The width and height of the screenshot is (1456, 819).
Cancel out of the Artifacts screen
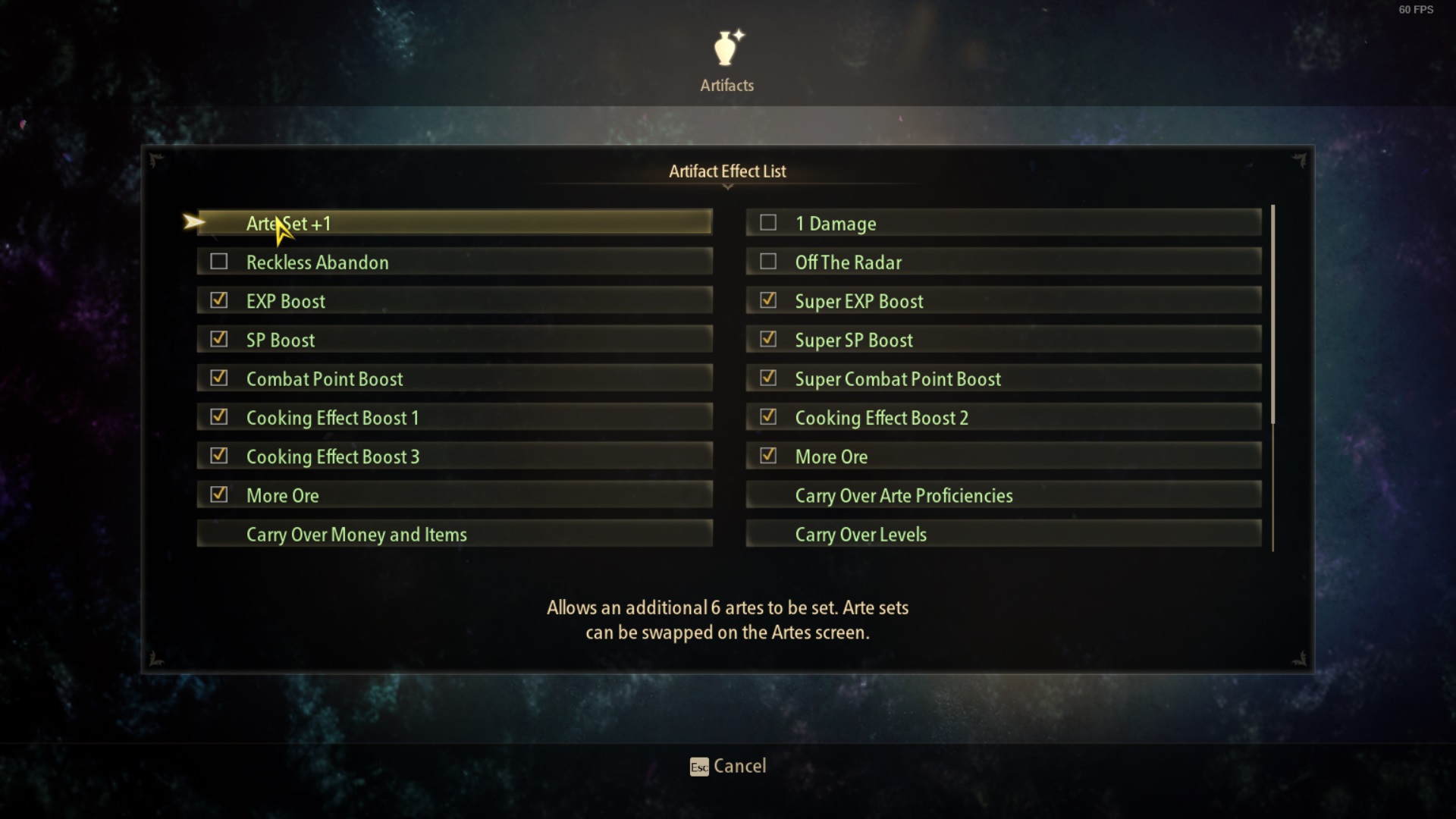tap(728, 766)
